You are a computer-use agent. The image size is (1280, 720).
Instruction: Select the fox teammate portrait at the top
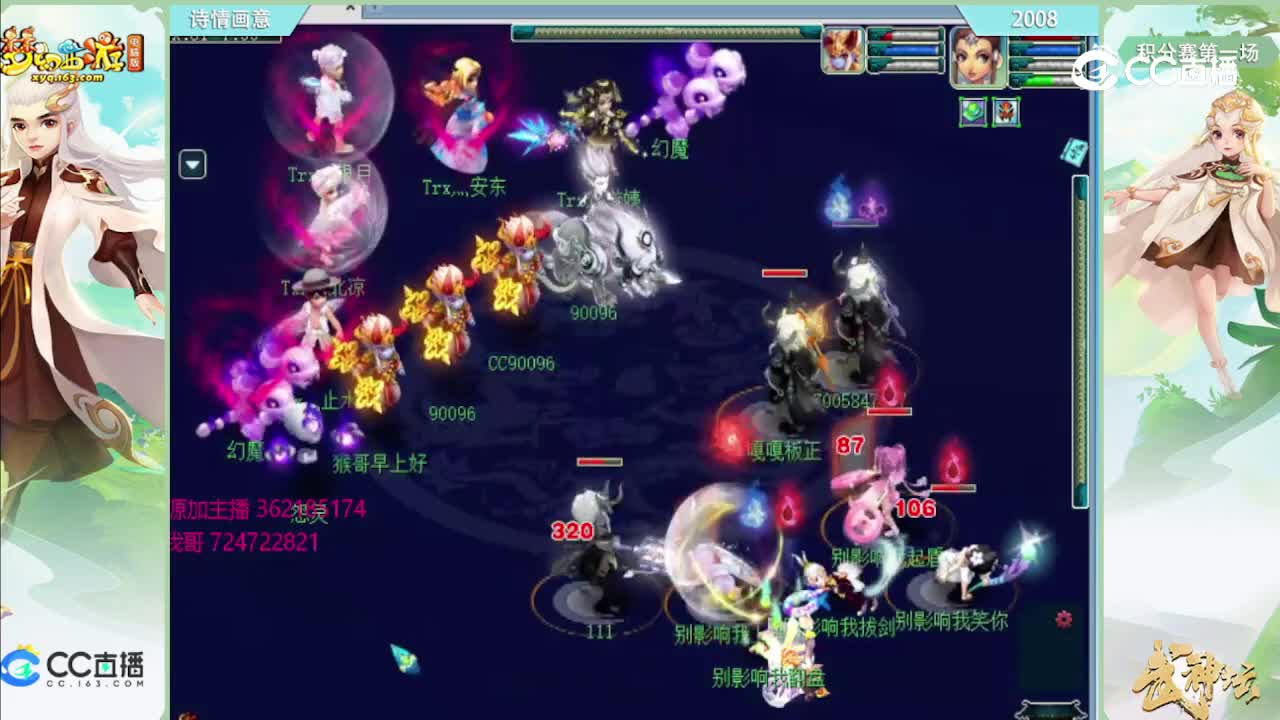coord(843,48)
